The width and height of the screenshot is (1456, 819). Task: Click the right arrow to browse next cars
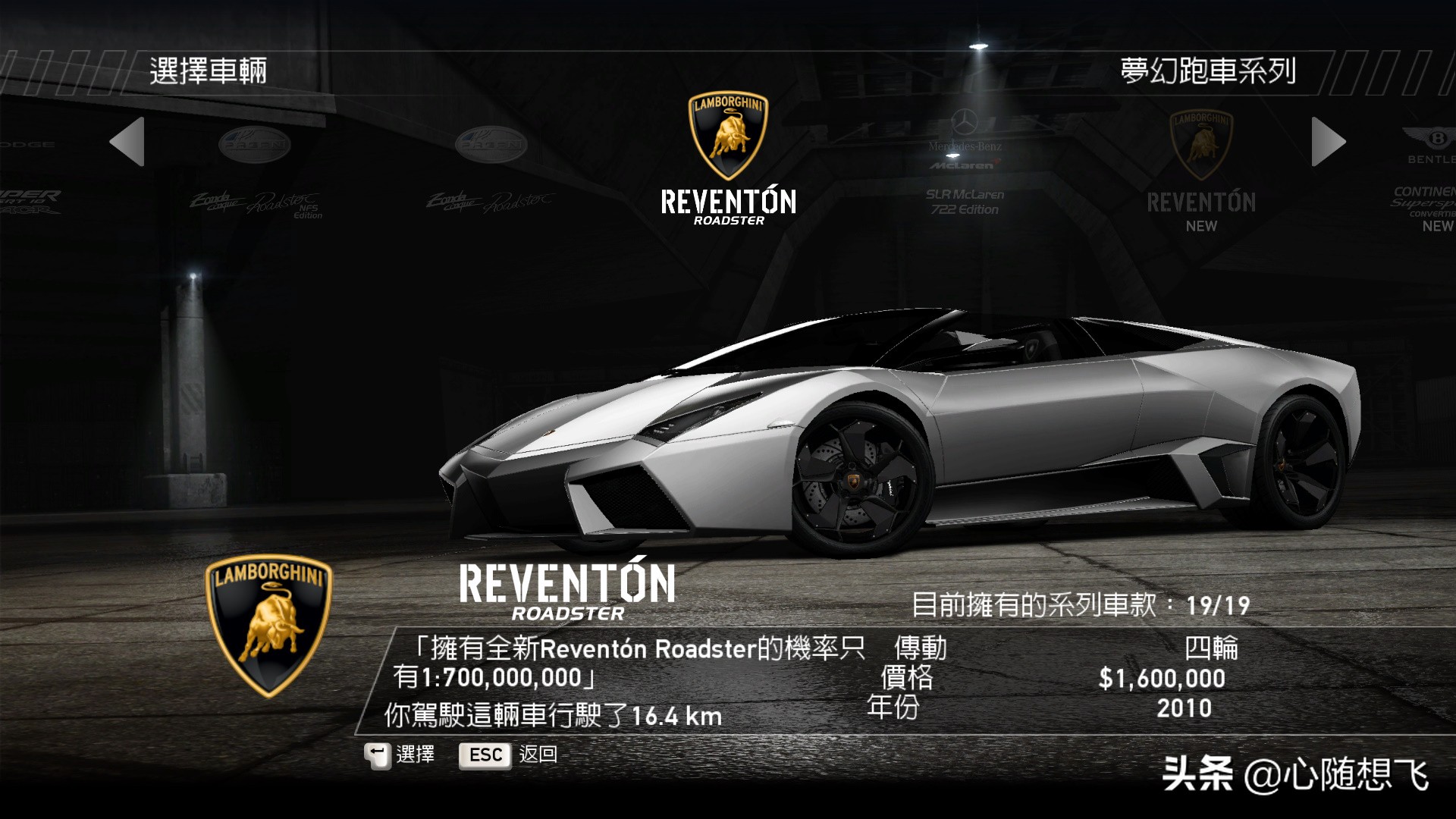(x=1328, y=142)
